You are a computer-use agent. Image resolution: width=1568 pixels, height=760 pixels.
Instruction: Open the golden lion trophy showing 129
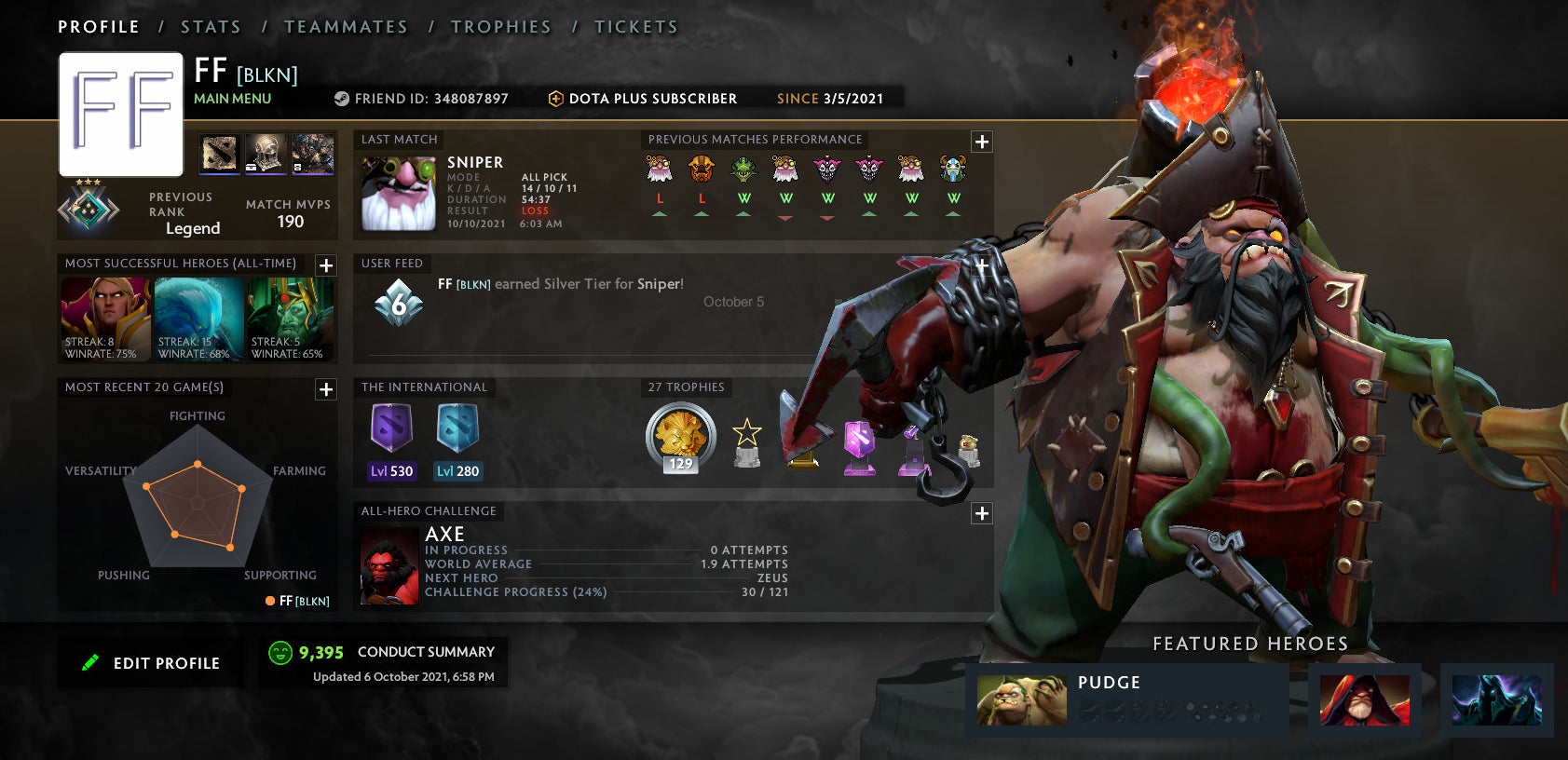click(x=681, y=438)
